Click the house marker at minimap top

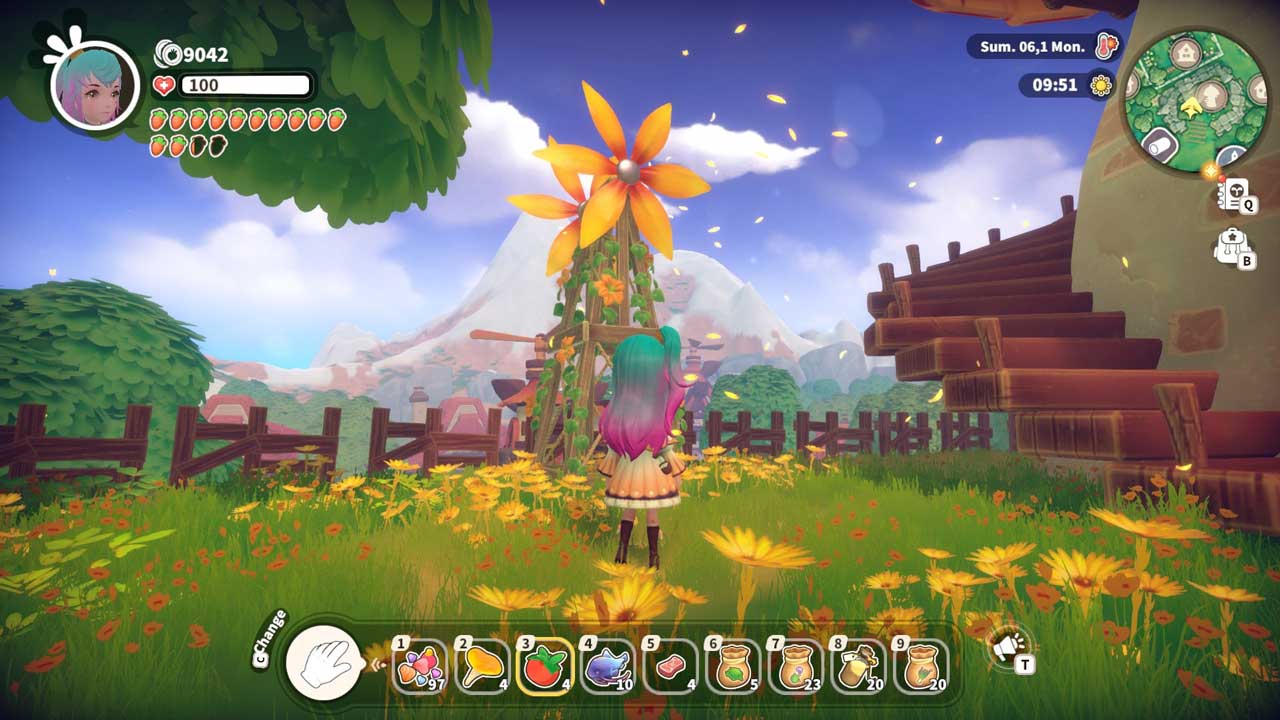[x=1185, y=51]
